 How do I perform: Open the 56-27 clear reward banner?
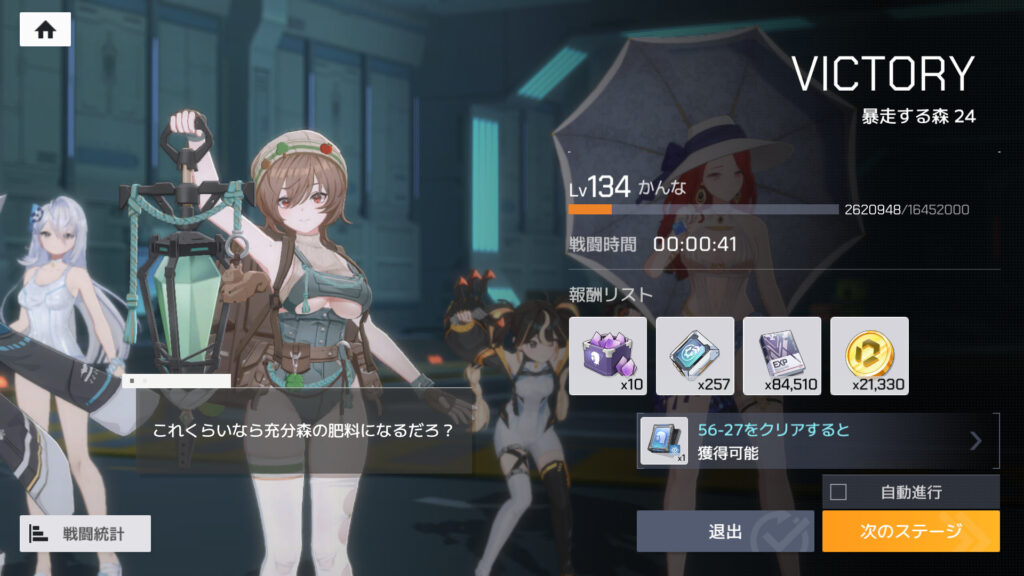click(818, 441)
